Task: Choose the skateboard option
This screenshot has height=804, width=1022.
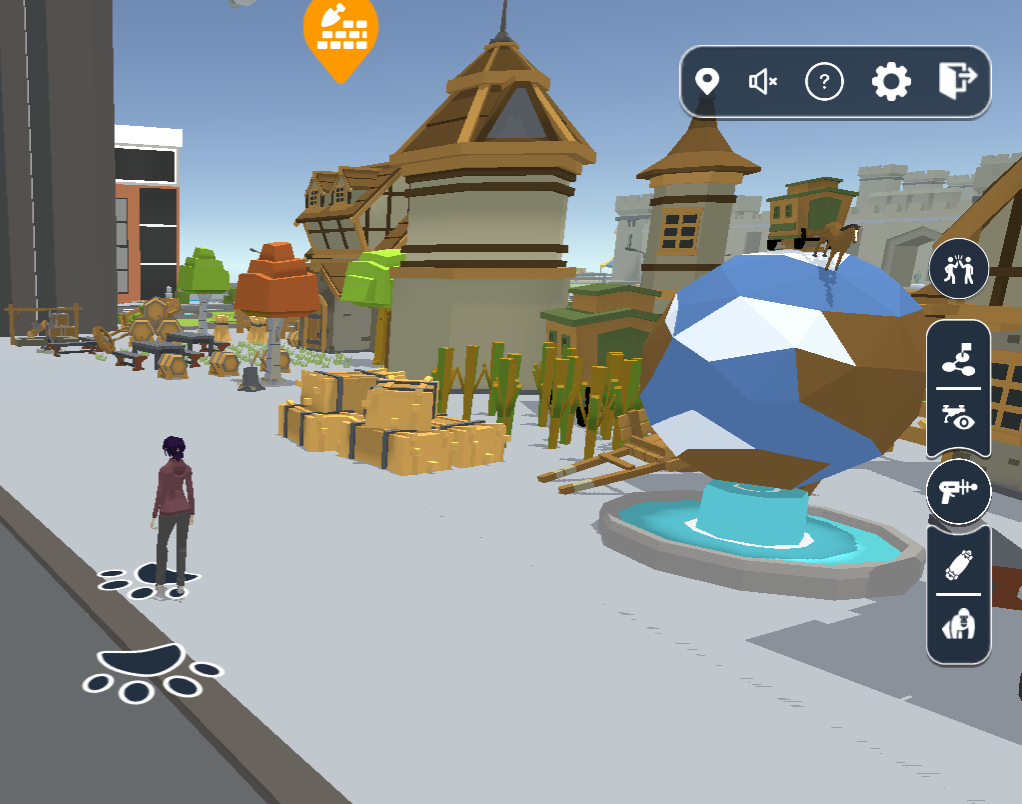Action: [x=959, y=566]
